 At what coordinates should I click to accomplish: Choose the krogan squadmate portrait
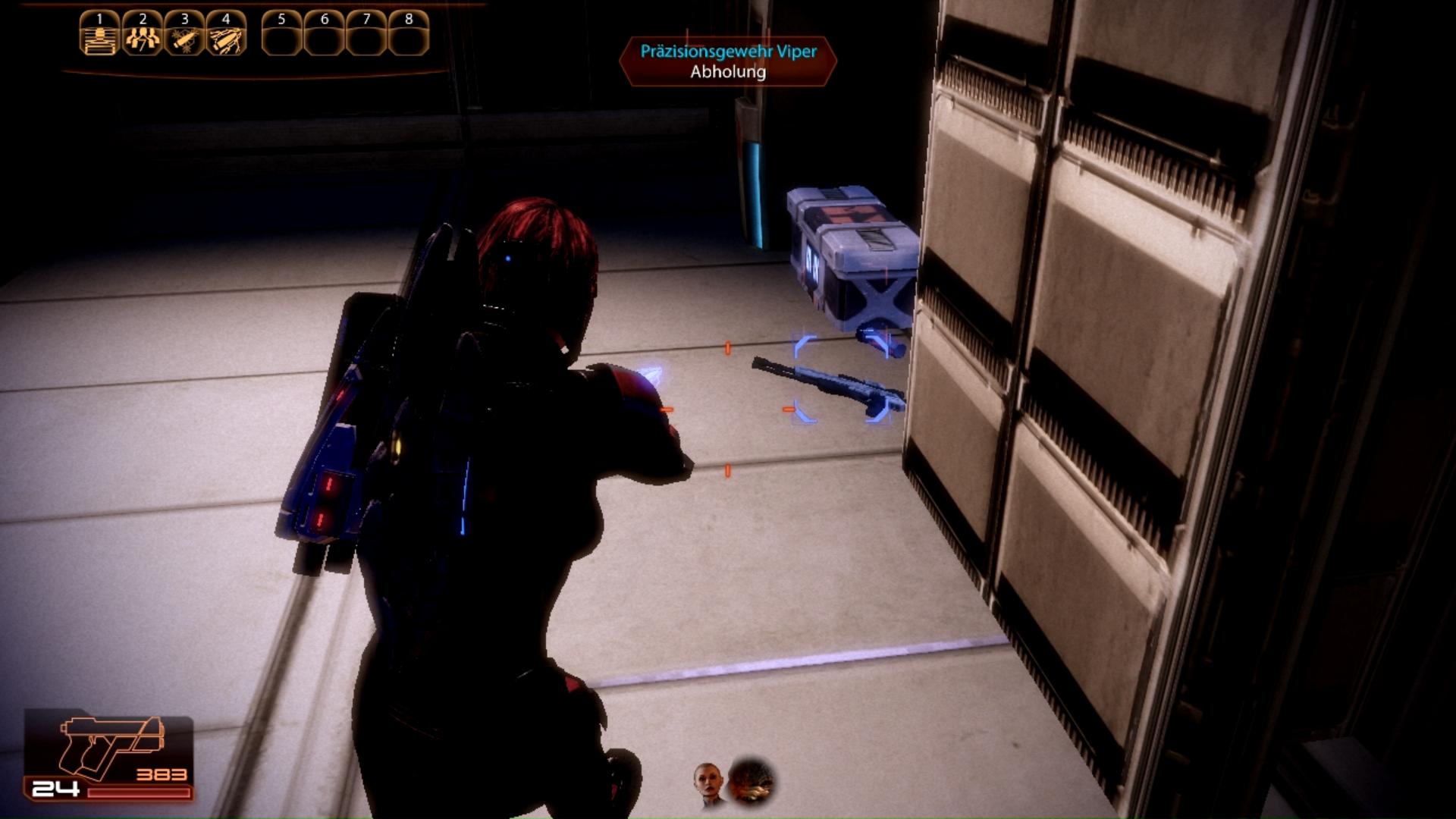pyautogui.click(x=751, y=781)
